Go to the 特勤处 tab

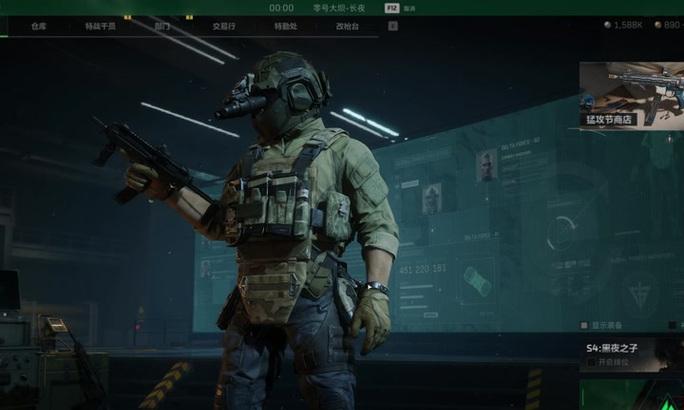[285, 27]
